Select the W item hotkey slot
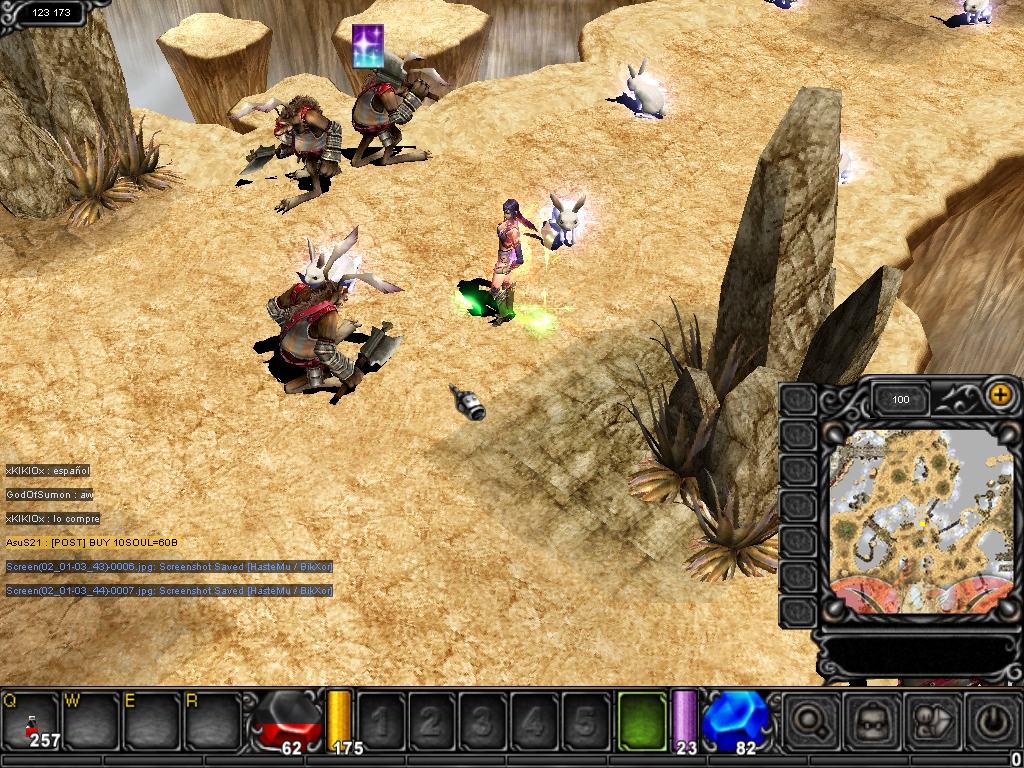 pyautogui.click(x=91, y=720)
